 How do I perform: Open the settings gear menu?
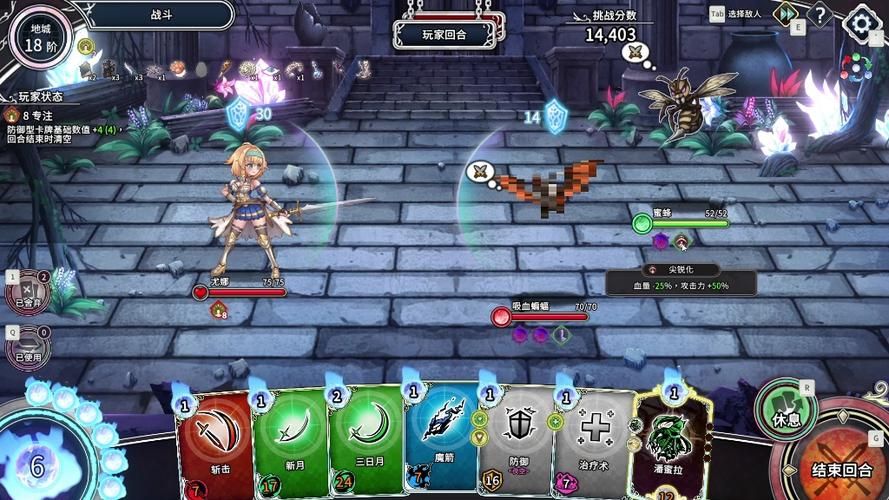click(x=862, y=23)
